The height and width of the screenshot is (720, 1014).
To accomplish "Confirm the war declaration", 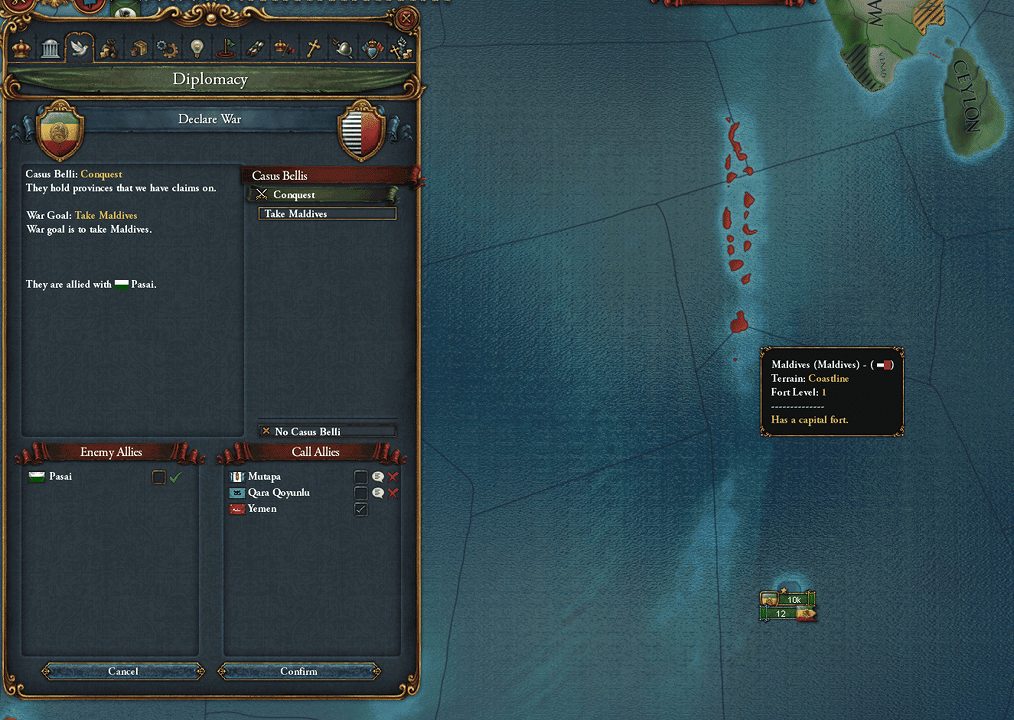I will [x=298, y=671].
